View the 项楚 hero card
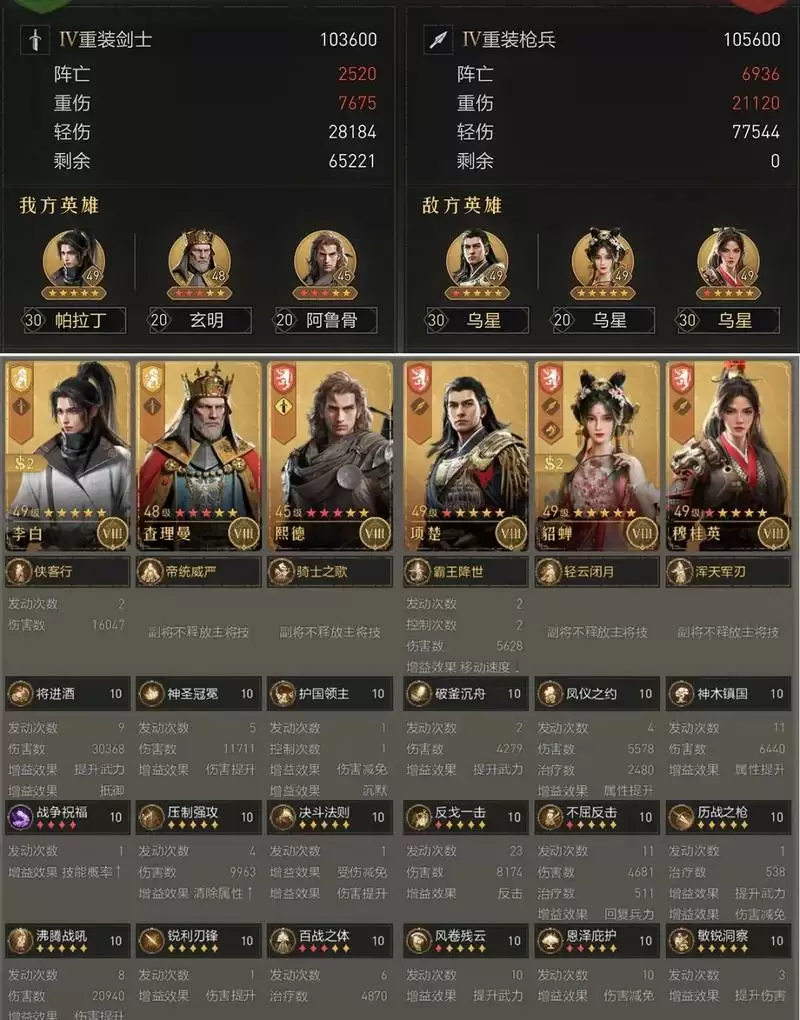The width and height of the screenshot is (800, 1020). click(466, 455)
